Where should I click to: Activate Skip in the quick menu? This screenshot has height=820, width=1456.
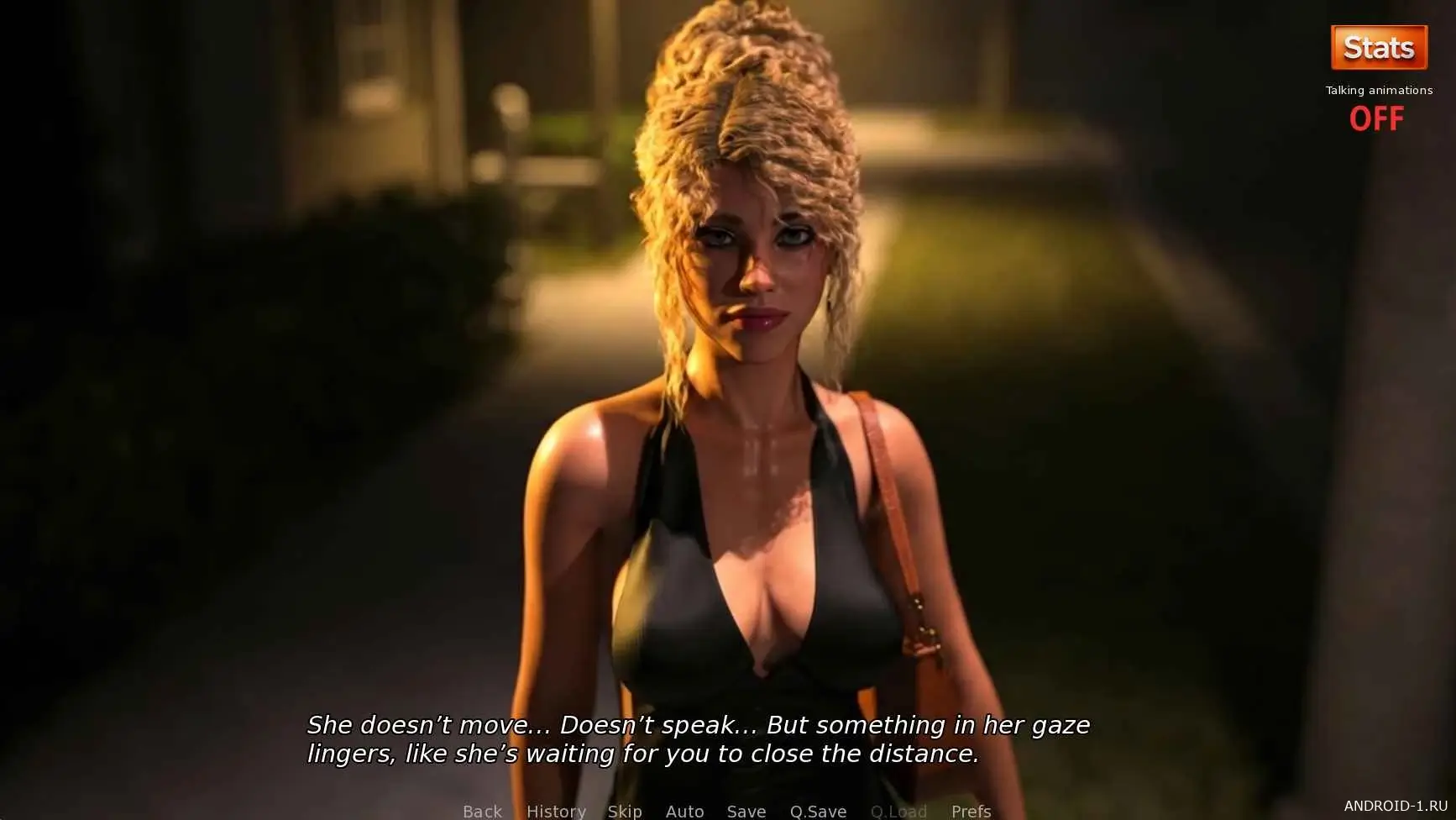(625, 811)
